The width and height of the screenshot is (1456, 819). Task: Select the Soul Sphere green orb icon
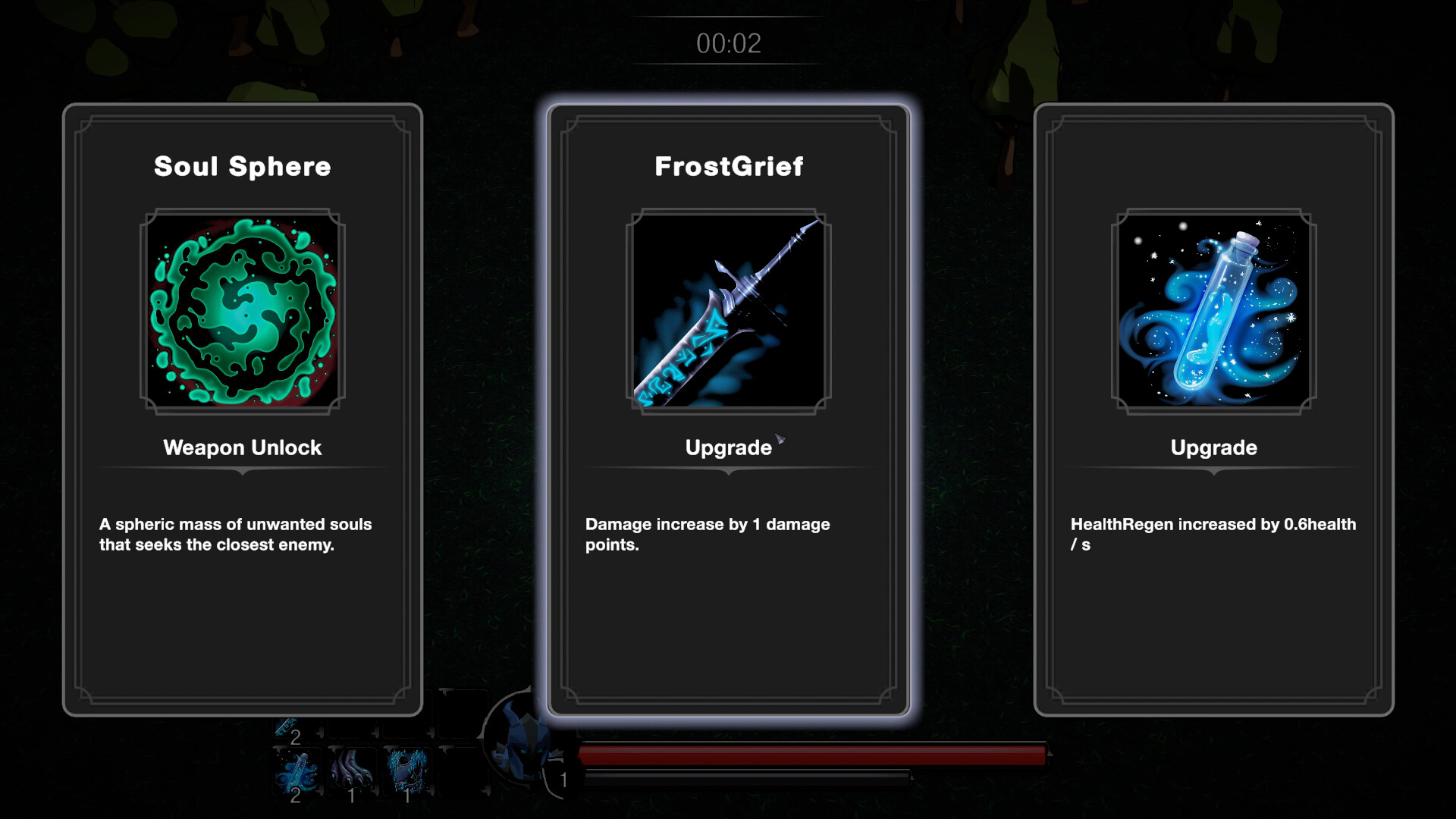click(x=242, y=310)
